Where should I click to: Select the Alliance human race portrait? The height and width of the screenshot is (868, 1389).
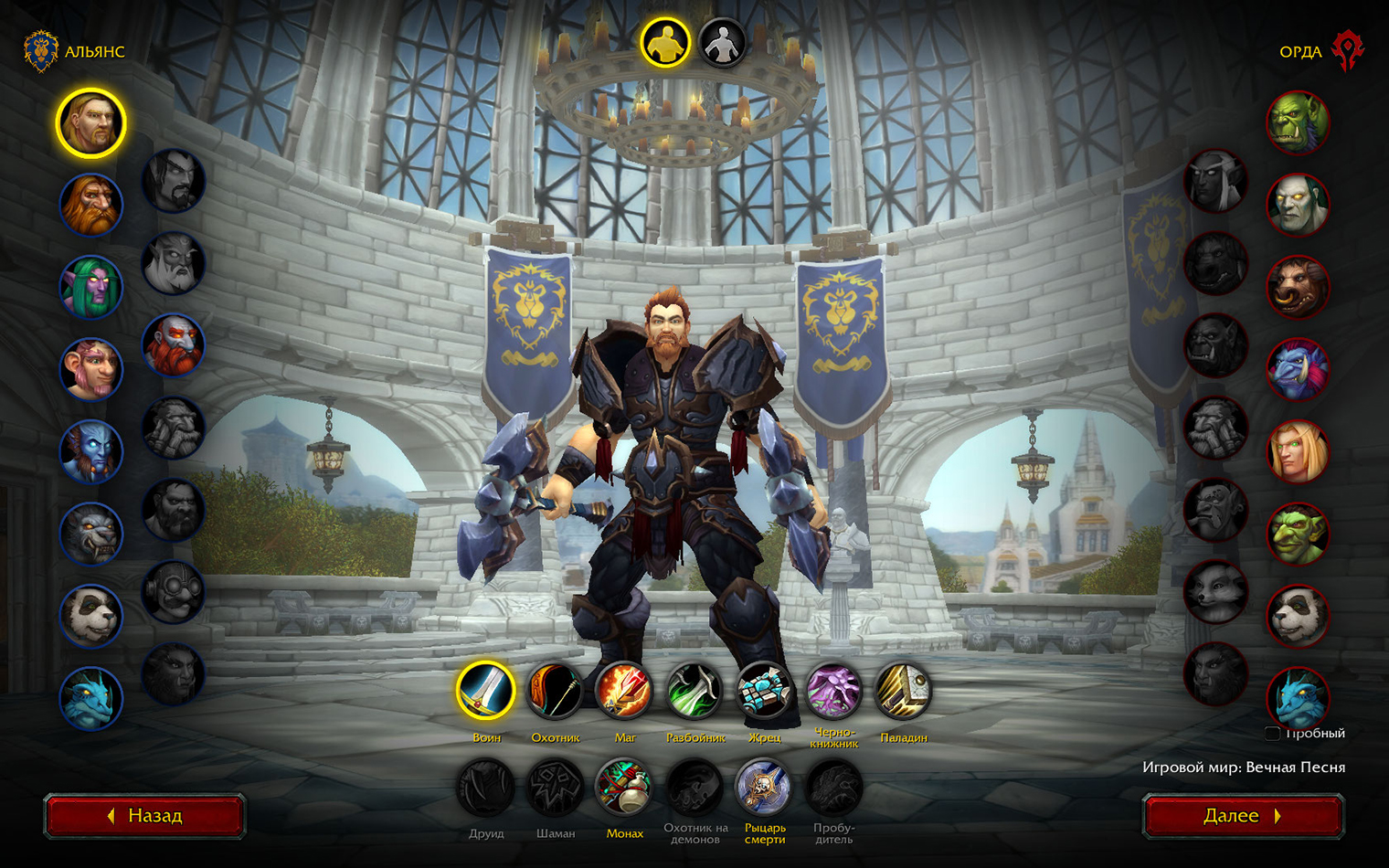coord(90,123)
